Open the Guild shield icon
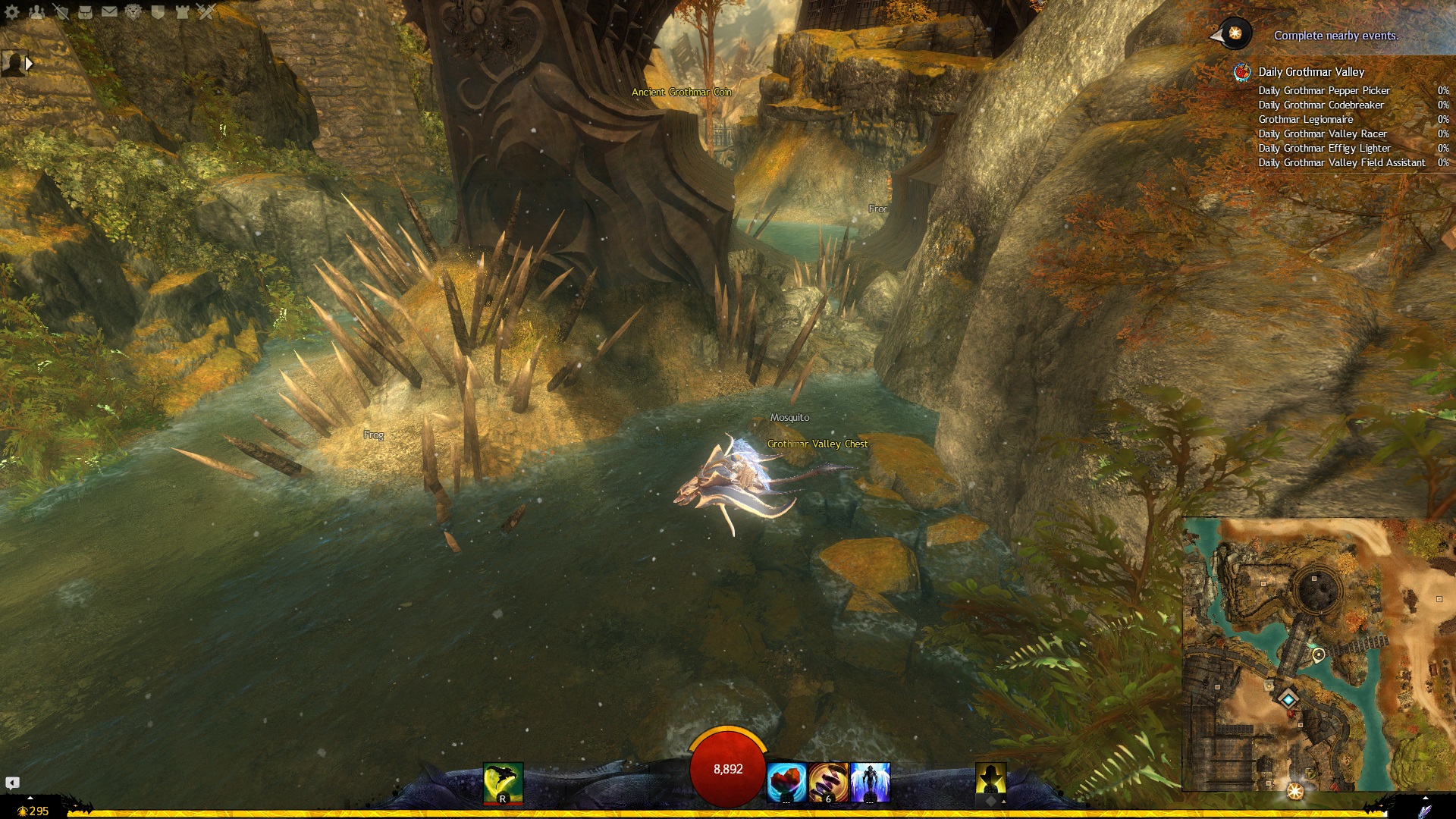Screen dimensions: 1456x819 [158, 11]
